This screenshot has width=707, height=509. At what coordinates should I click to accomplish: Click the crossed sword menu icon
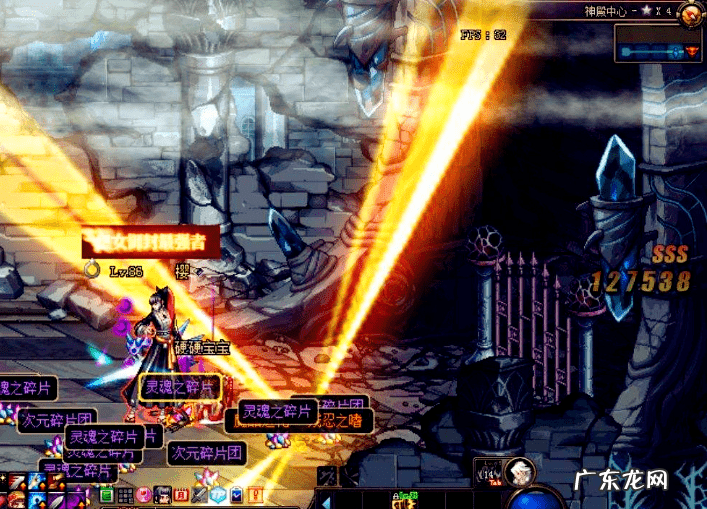[x=199, y=495]
